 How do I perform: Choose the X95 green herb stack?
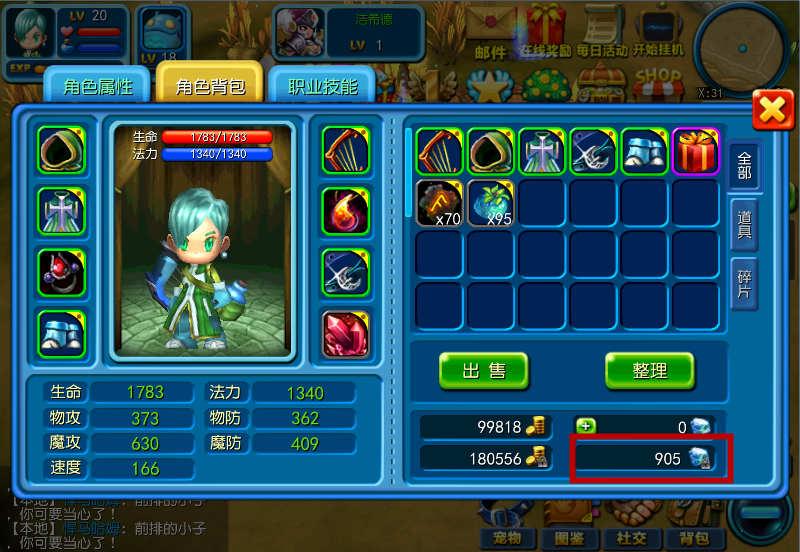(491, 203)
